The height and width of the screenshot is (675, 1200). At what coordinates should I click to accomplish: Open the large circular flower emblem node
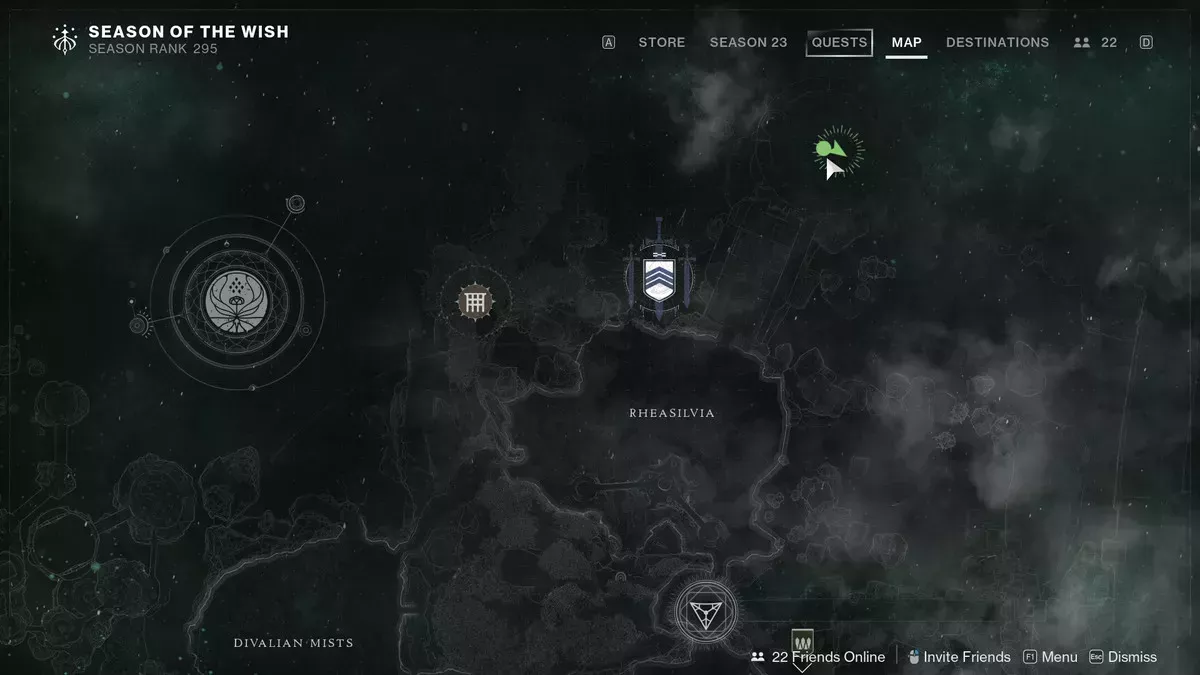(x=238, y=300)
